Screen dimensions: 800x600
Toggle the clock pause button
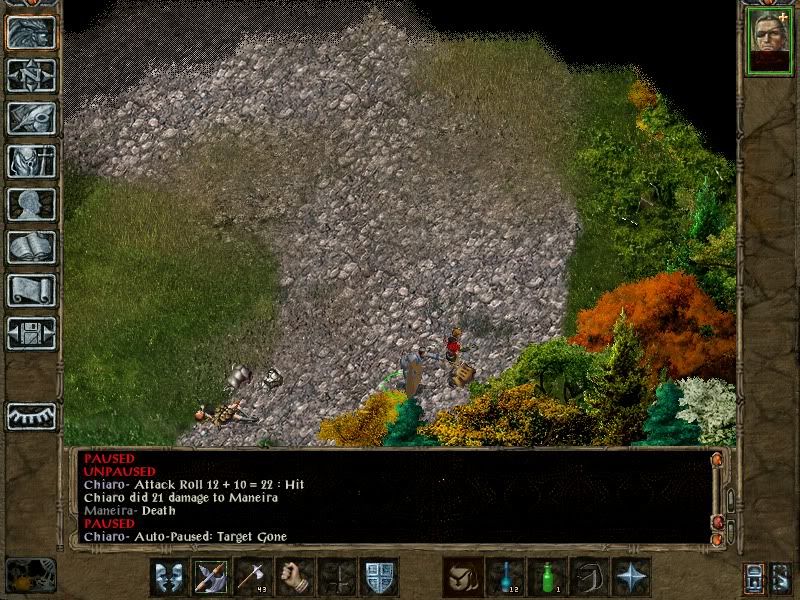pyautogui.click(x=30, y=575)
